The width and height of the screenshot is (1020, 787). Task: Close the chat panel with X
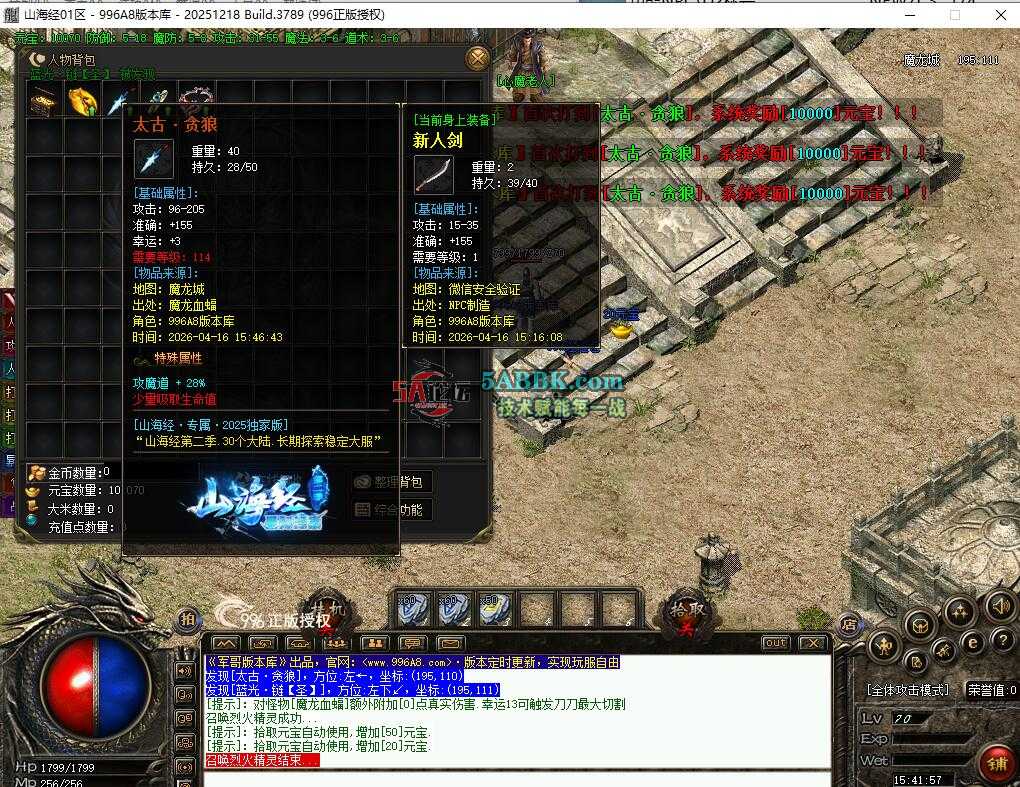click(x=813, y=643)
